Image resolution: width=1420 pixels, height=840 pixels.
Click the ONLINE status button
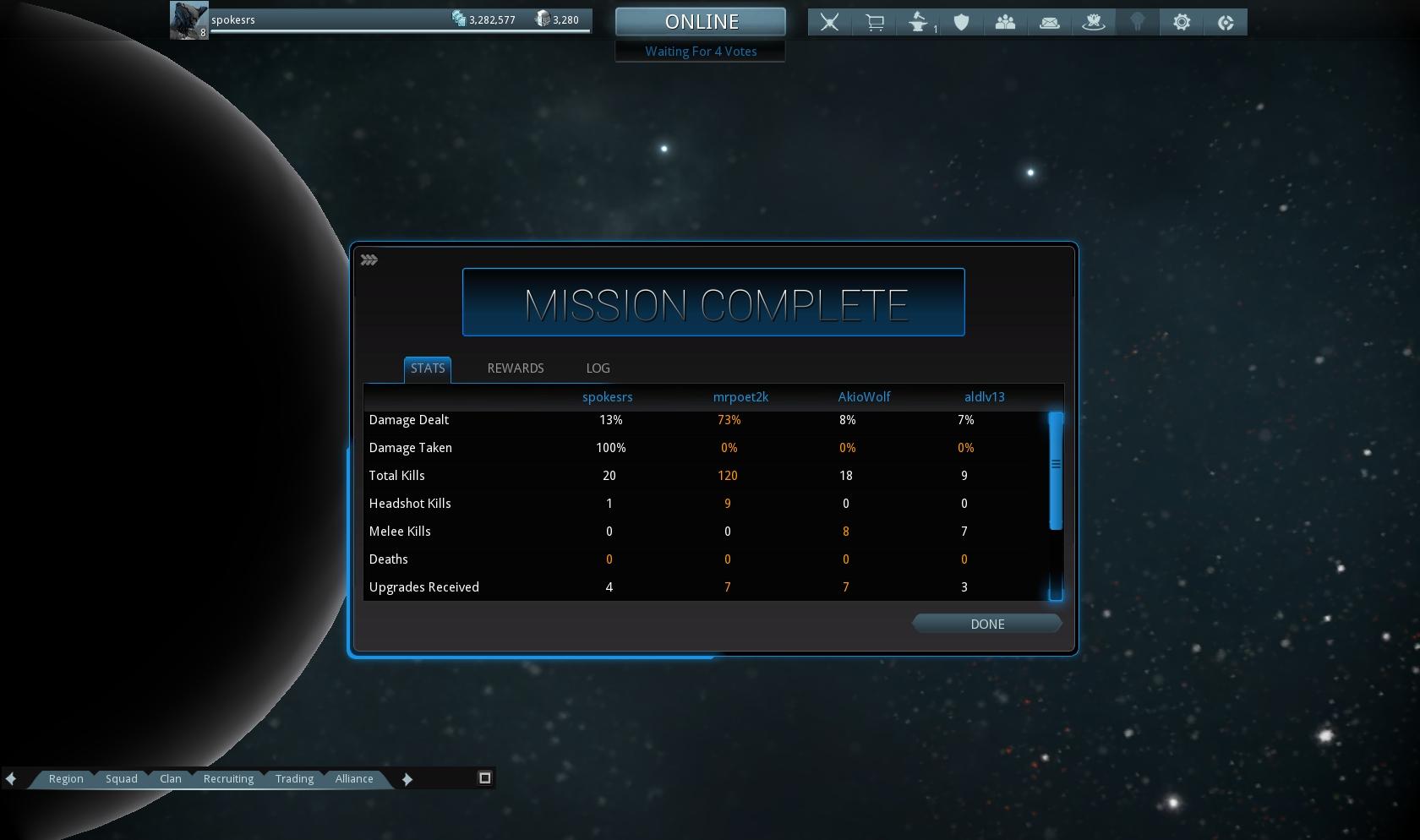701,21
